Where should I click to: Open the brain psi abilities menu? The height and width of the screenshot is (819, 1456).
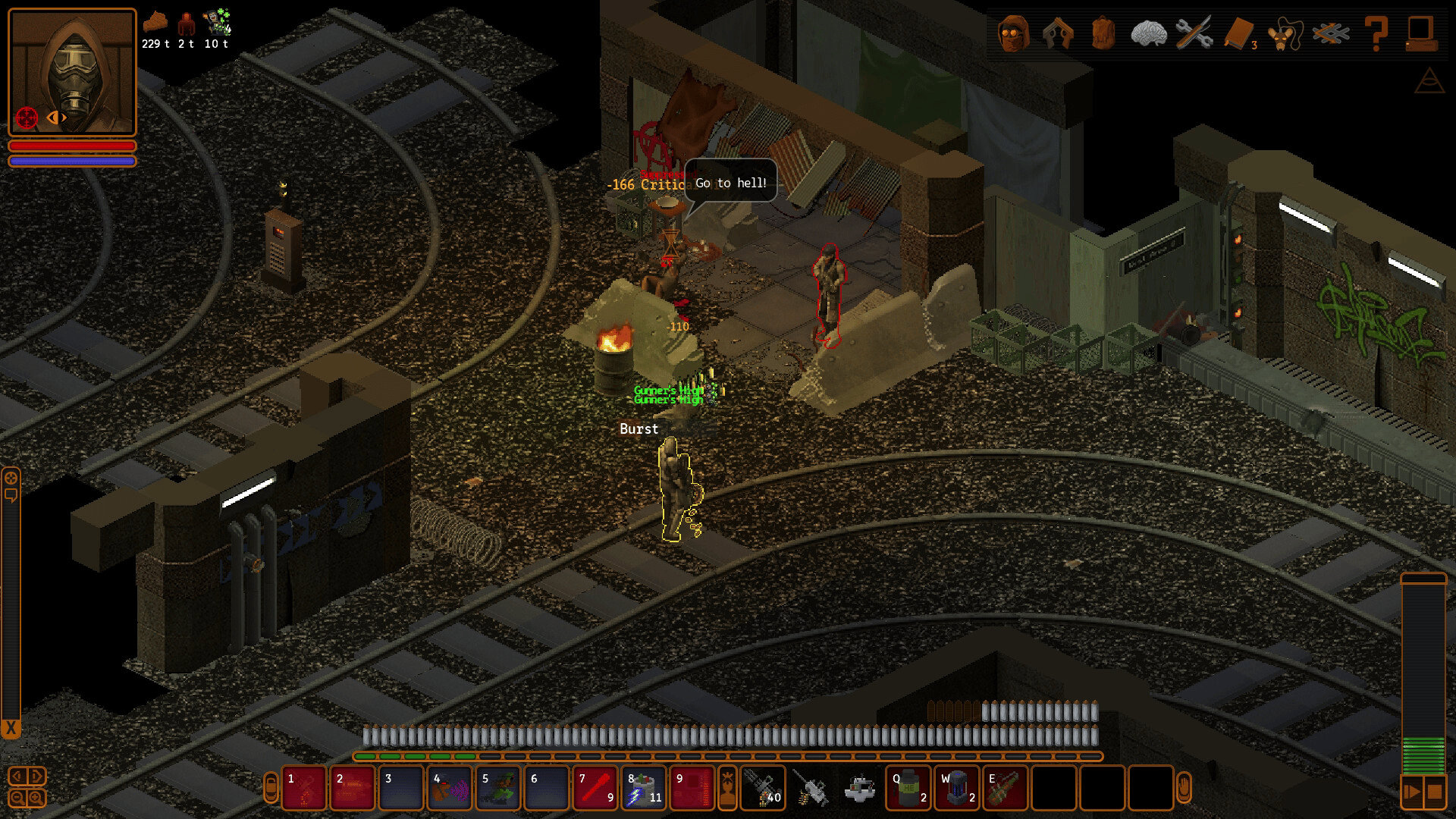click(1148, 33)
